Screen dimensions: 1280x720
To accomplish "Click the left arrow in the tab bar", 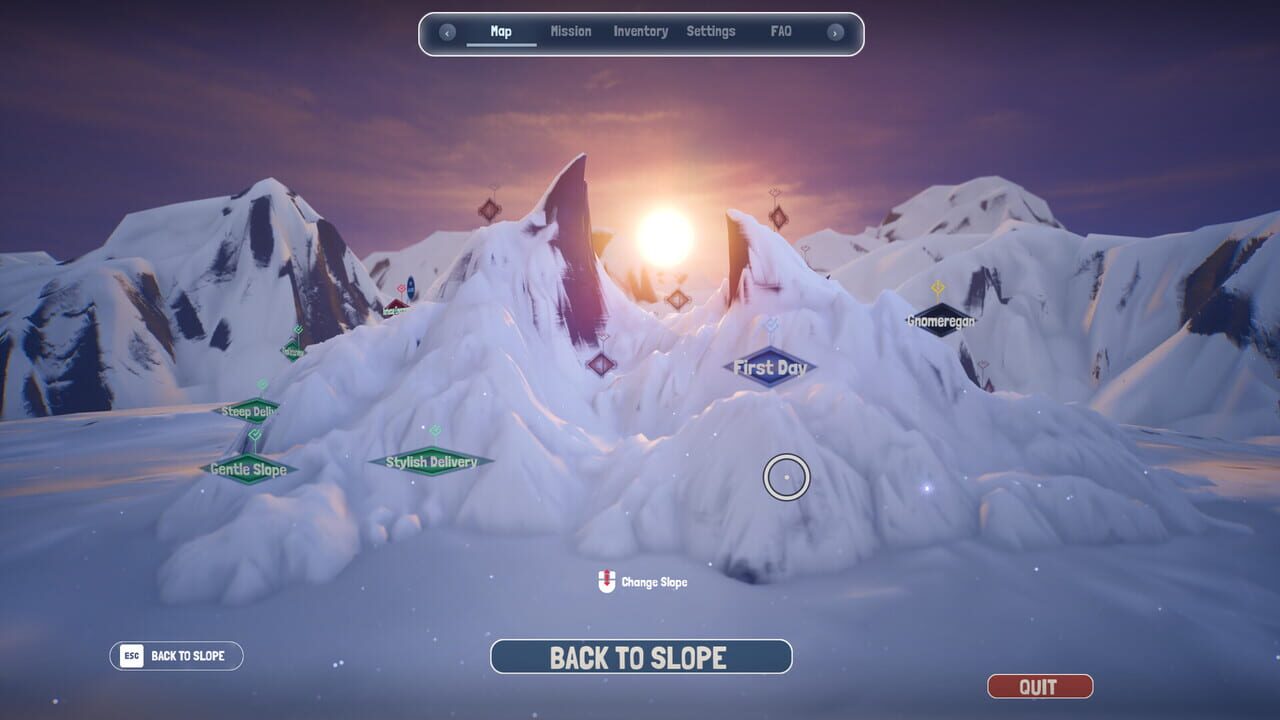I will 448,32.
